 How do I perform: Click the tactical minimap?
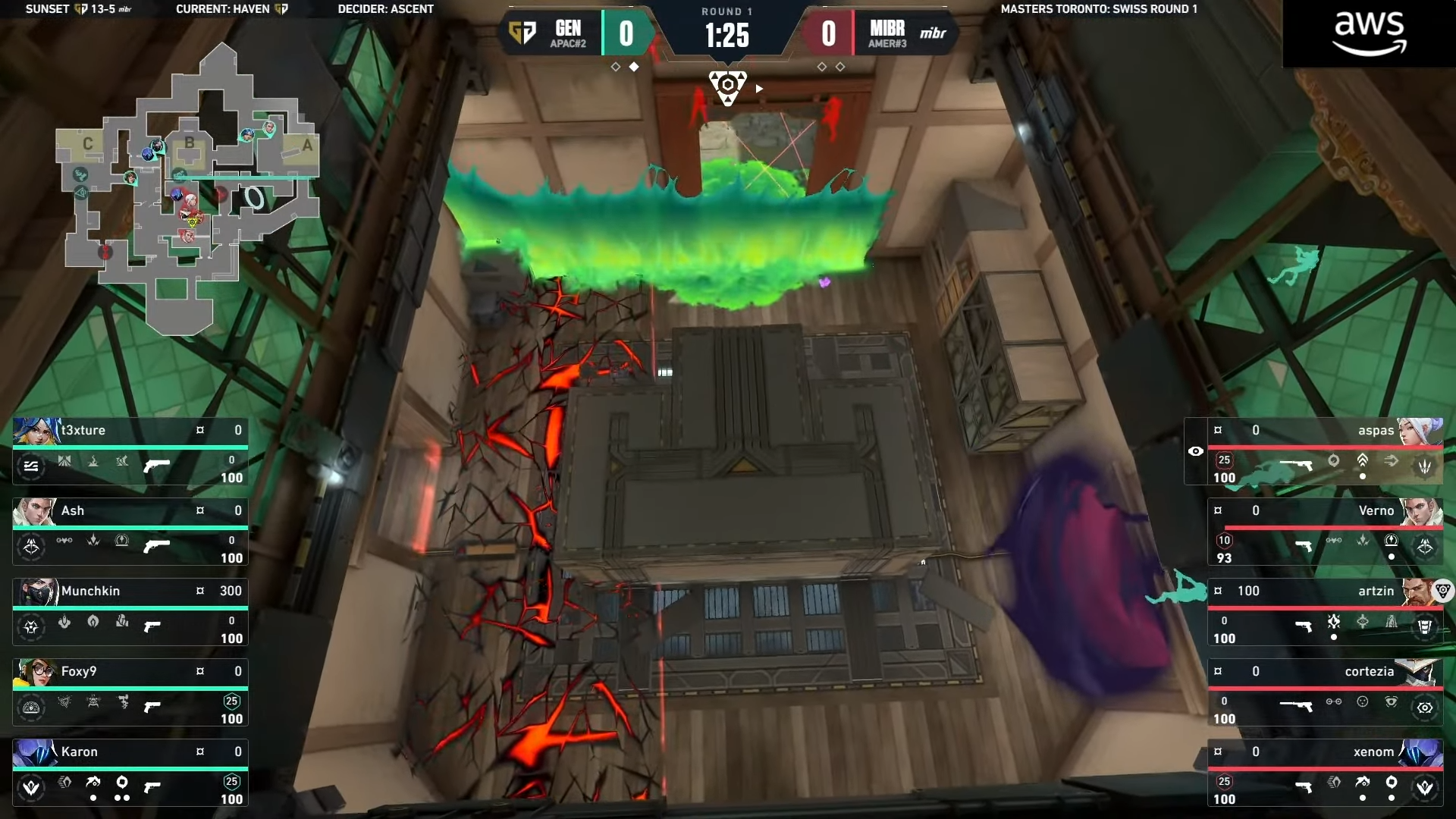(x=190, y=190)
